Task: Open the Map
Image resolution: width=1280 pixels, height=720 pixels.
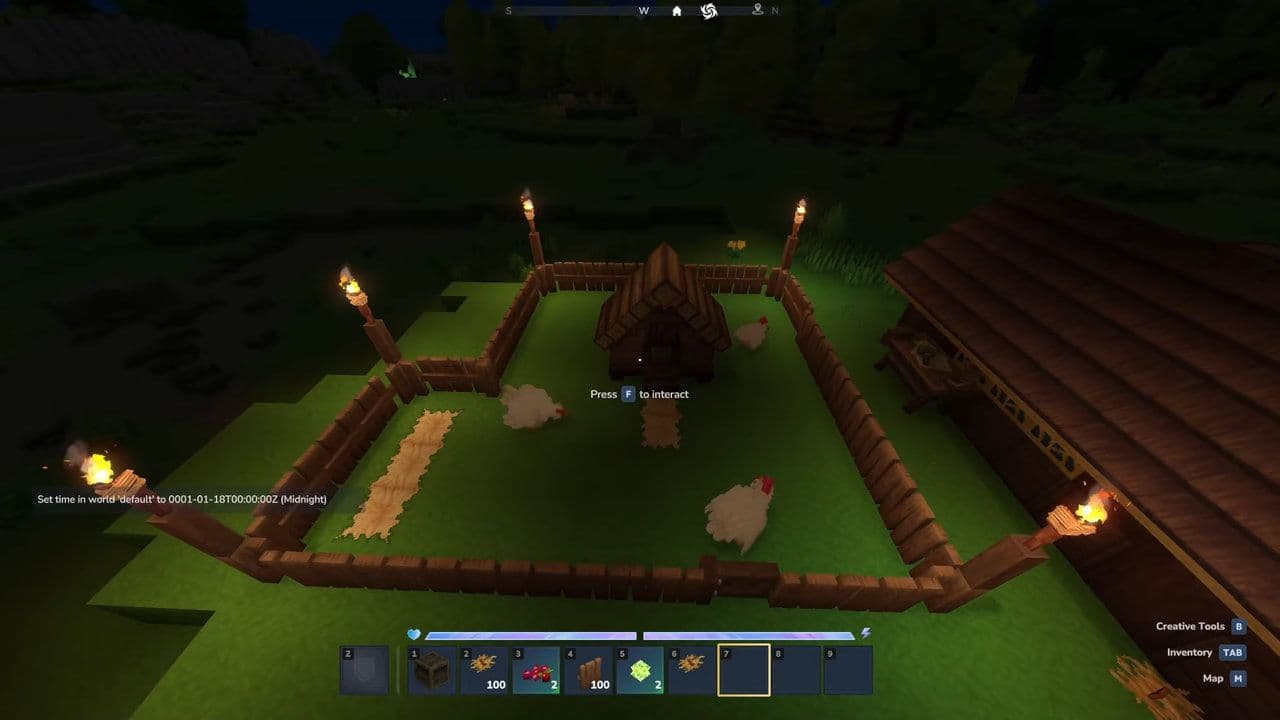Action: click(x=1221, y=678)
